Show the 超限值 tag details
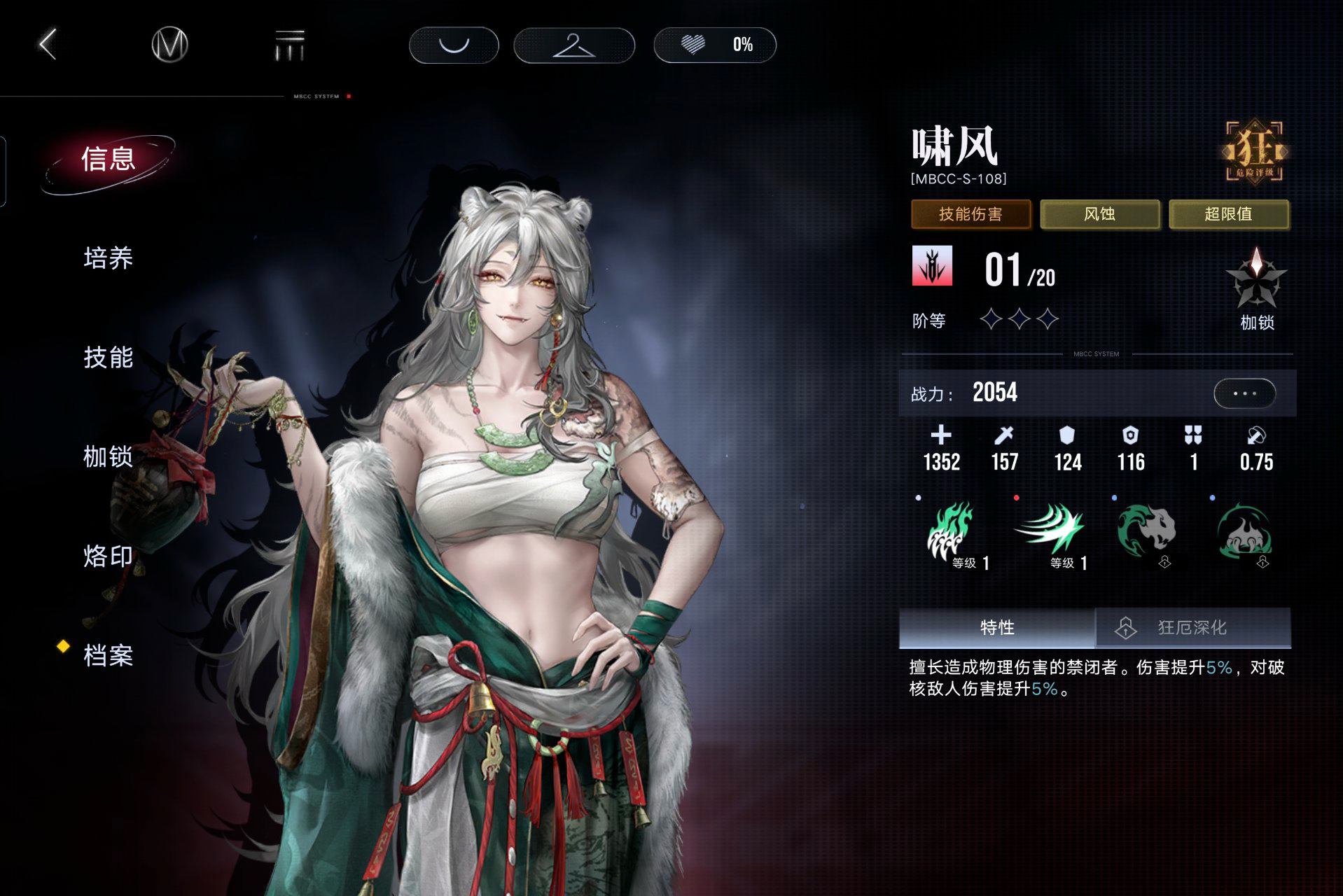The height and width of the screenshot is (896, 1343). [1228, 214]
